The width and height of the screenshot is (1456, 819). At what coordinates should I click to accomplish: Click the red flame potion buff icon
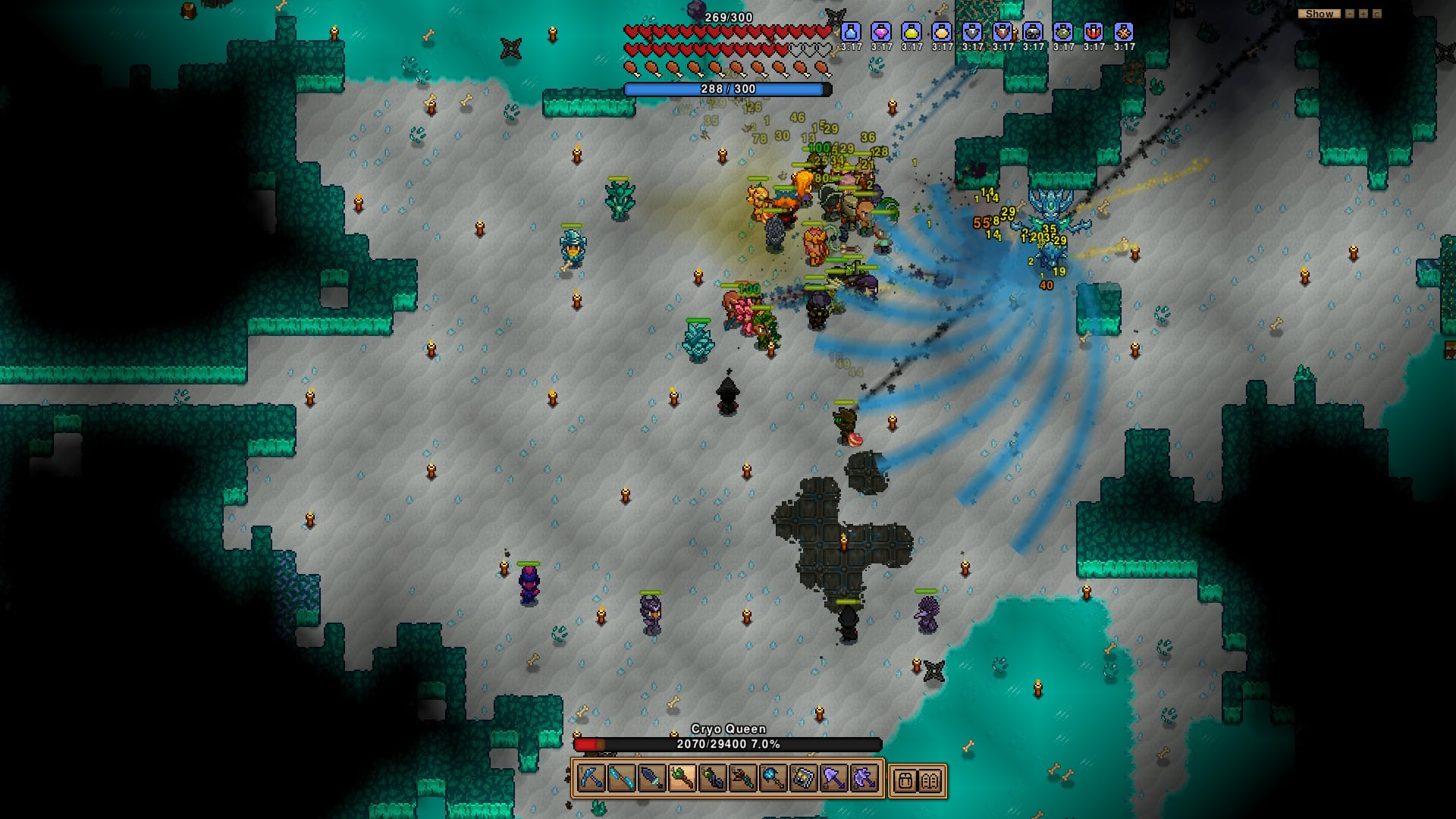coord(1094,32)
